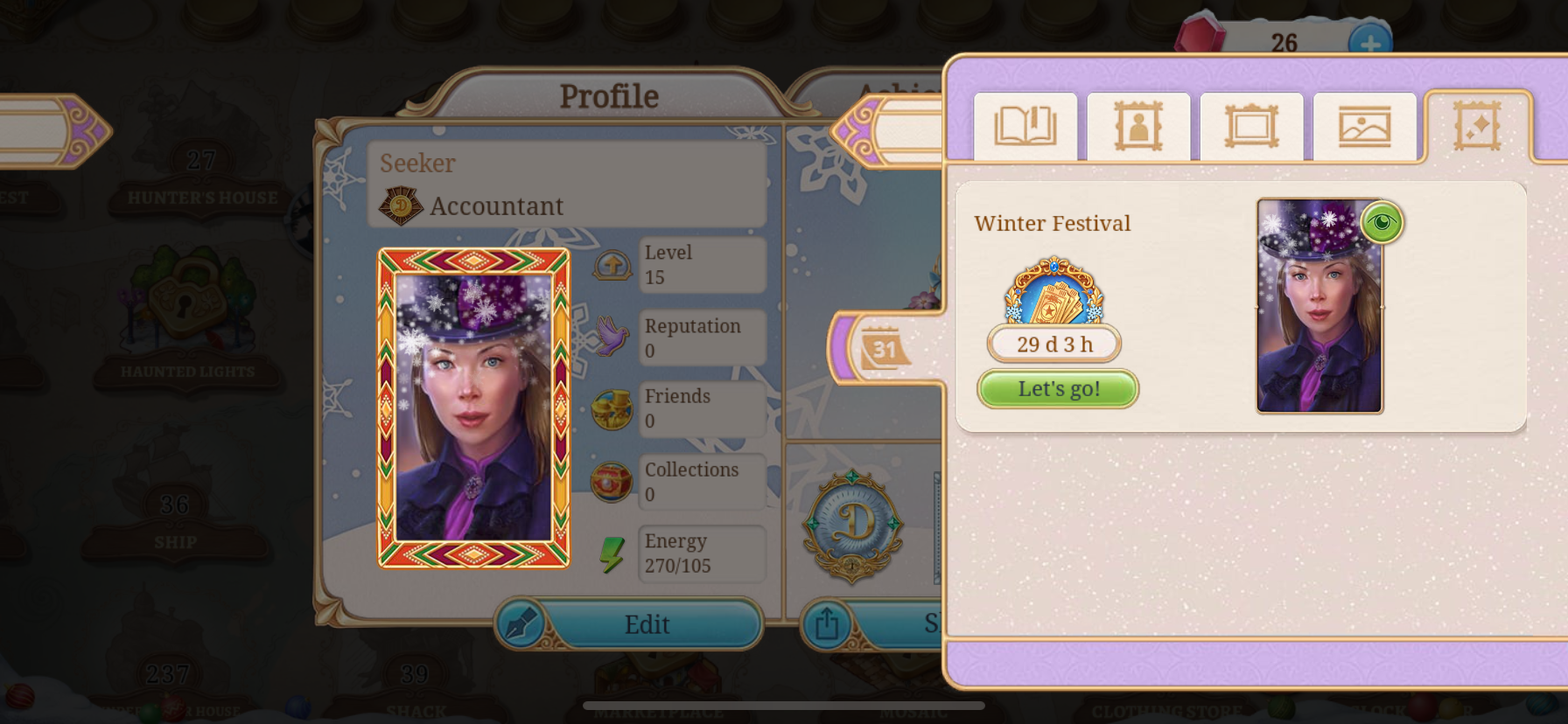Toggle the green eye preview icon
1568x724 pixels.
[x=1382, y=222]
